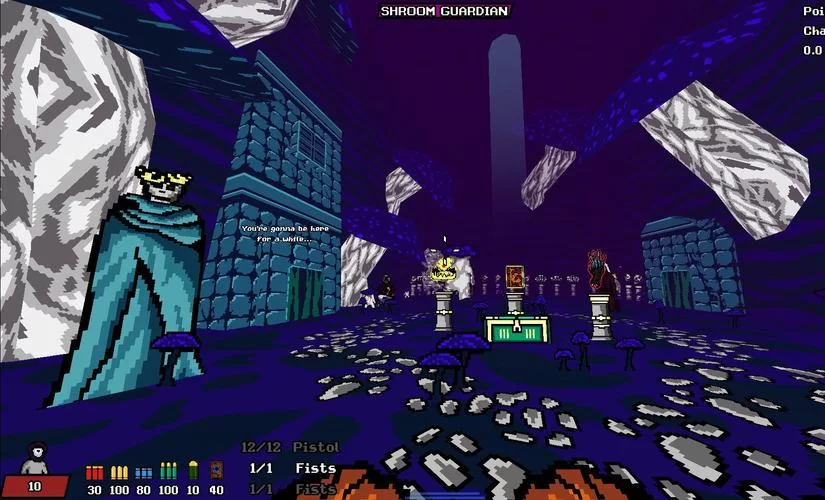Select the brown card ammo icon
The image size is (825, 500).
(217, 470)
